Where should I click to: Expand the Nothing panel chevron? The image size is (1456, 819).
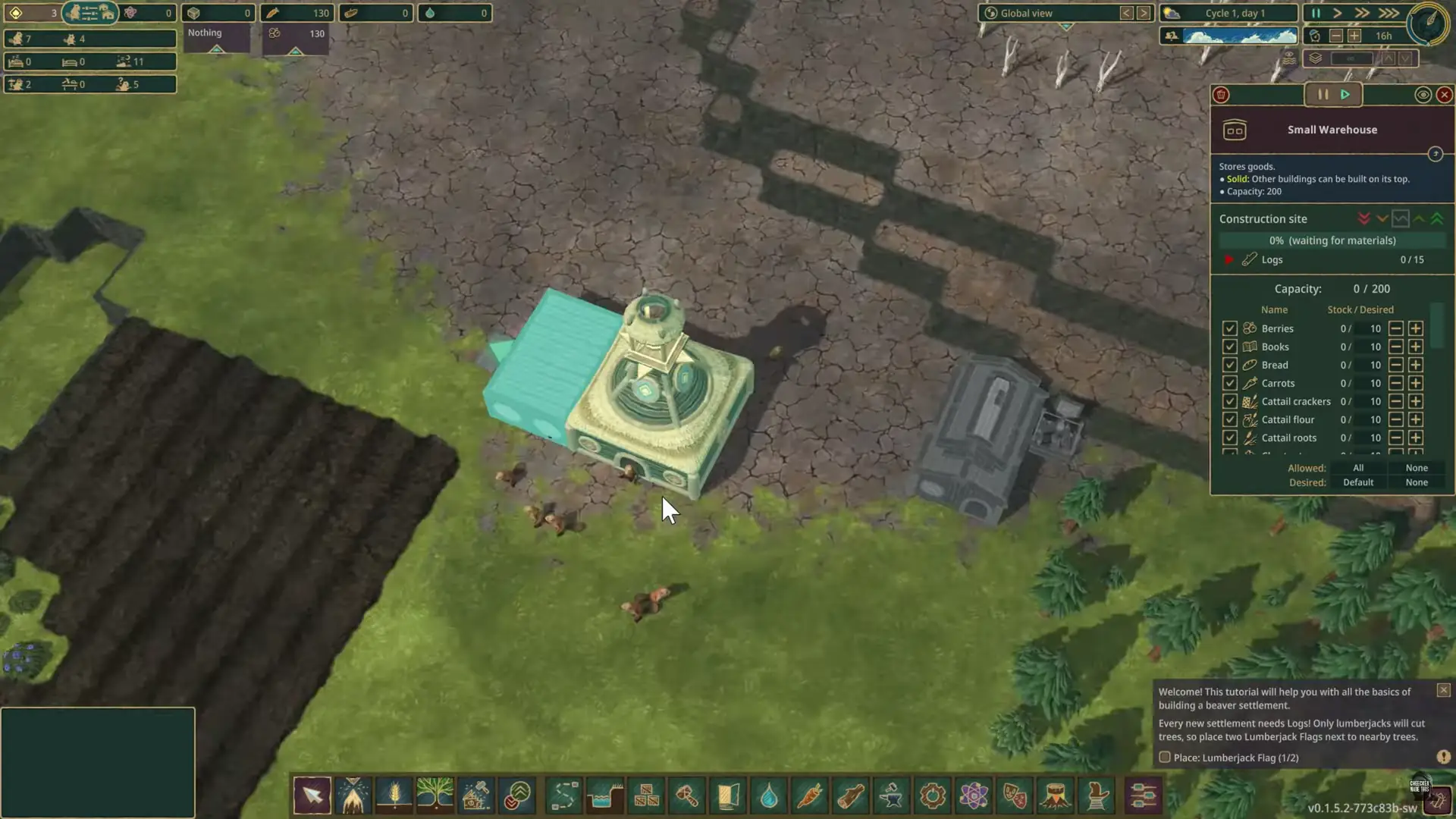[218, 49]
